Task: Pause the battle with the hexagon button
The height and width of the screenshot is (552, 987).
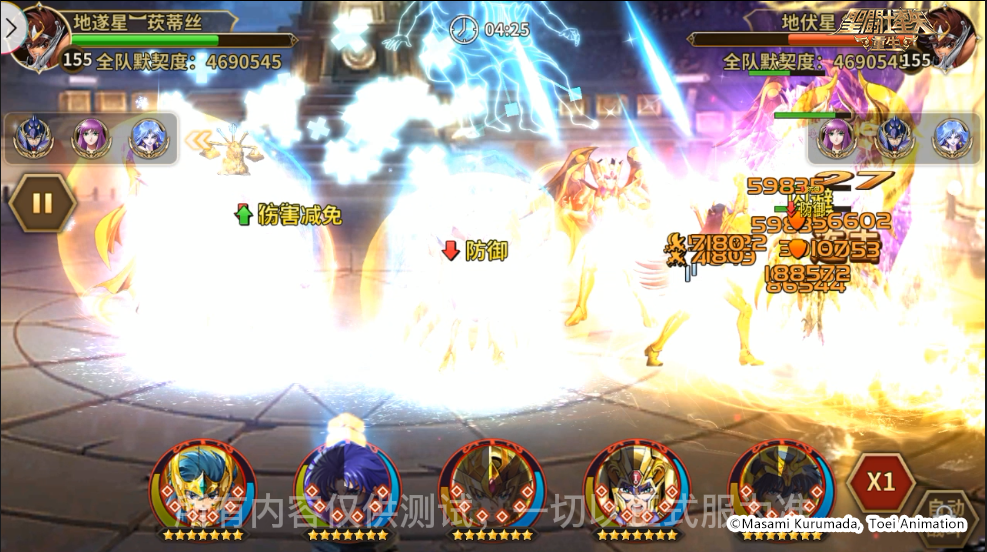Action: (x=42, y=205)
